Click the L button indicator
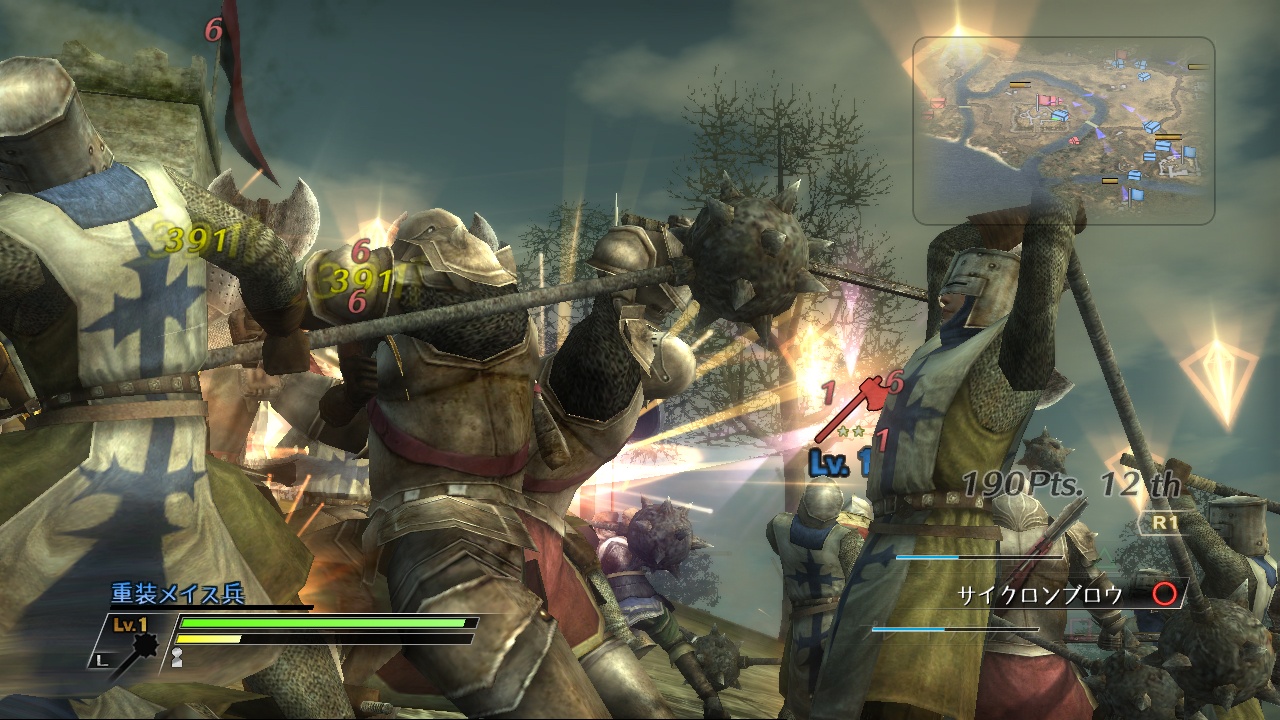This screenshot has height=720, width=1280. (101, 659)
